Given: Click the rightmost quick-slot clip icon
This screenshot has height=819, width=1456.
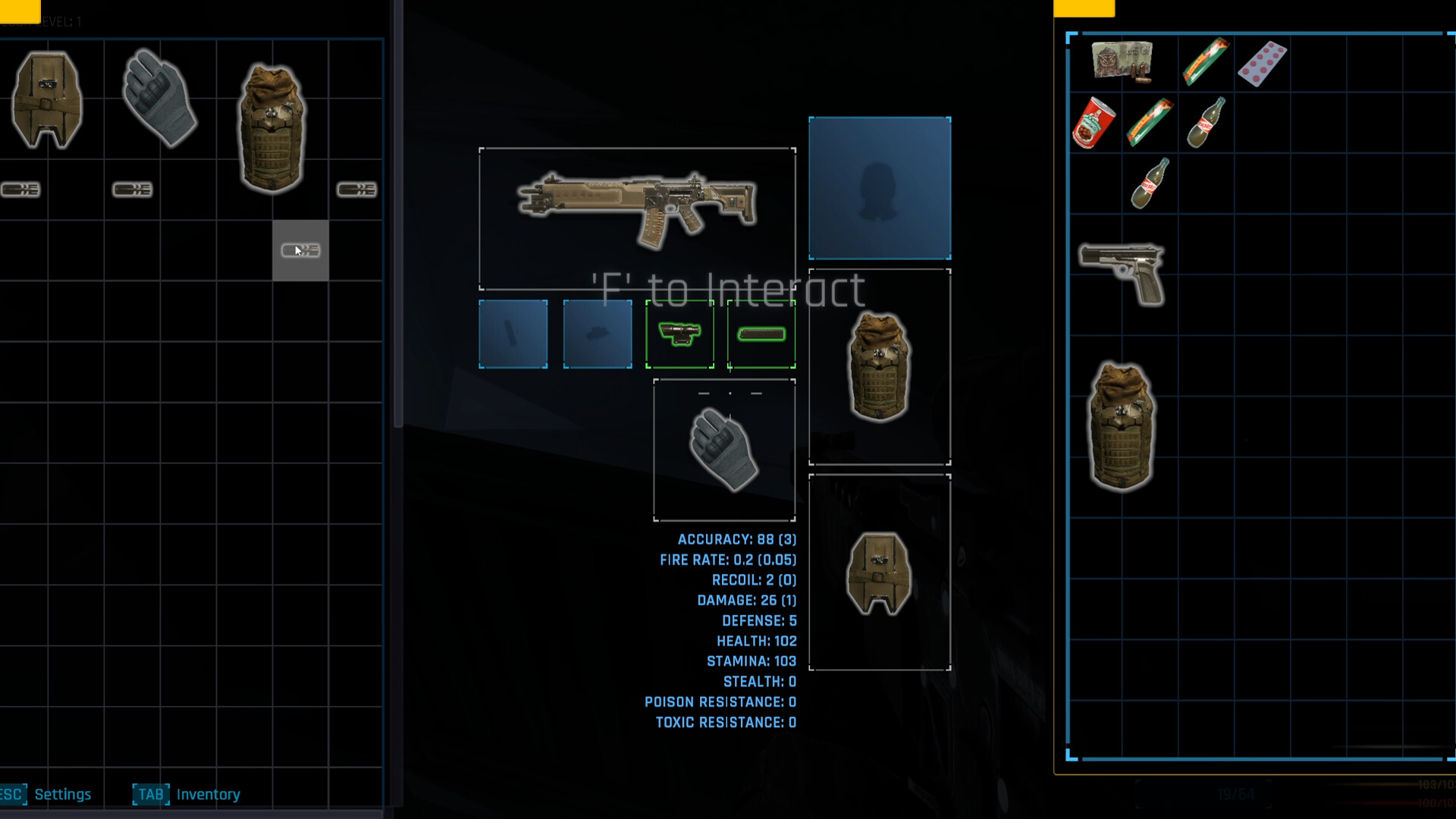Looking at the screenshot, I should pyautogui.click(x=356, y=190).
